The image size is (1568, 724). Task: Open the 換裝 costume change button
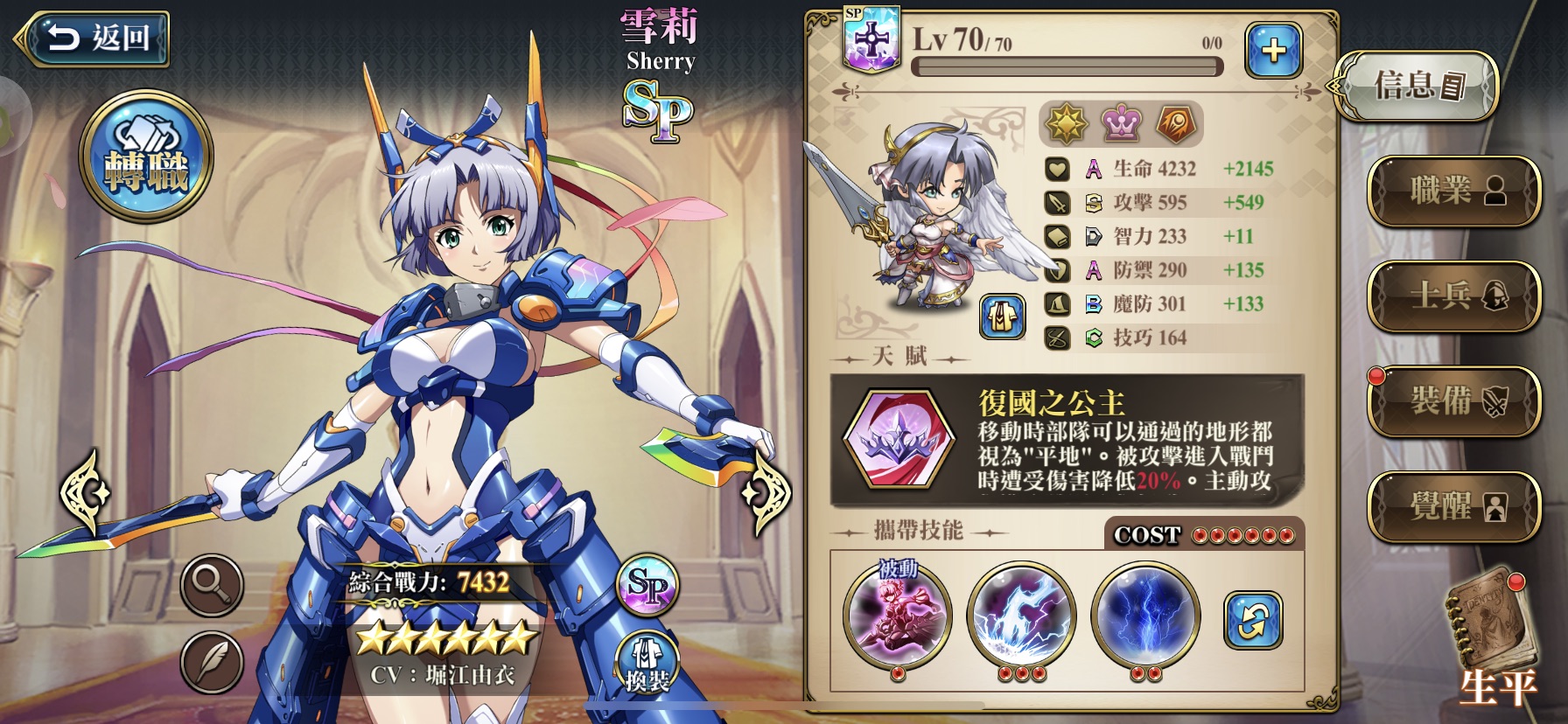[x=647, y=665]
